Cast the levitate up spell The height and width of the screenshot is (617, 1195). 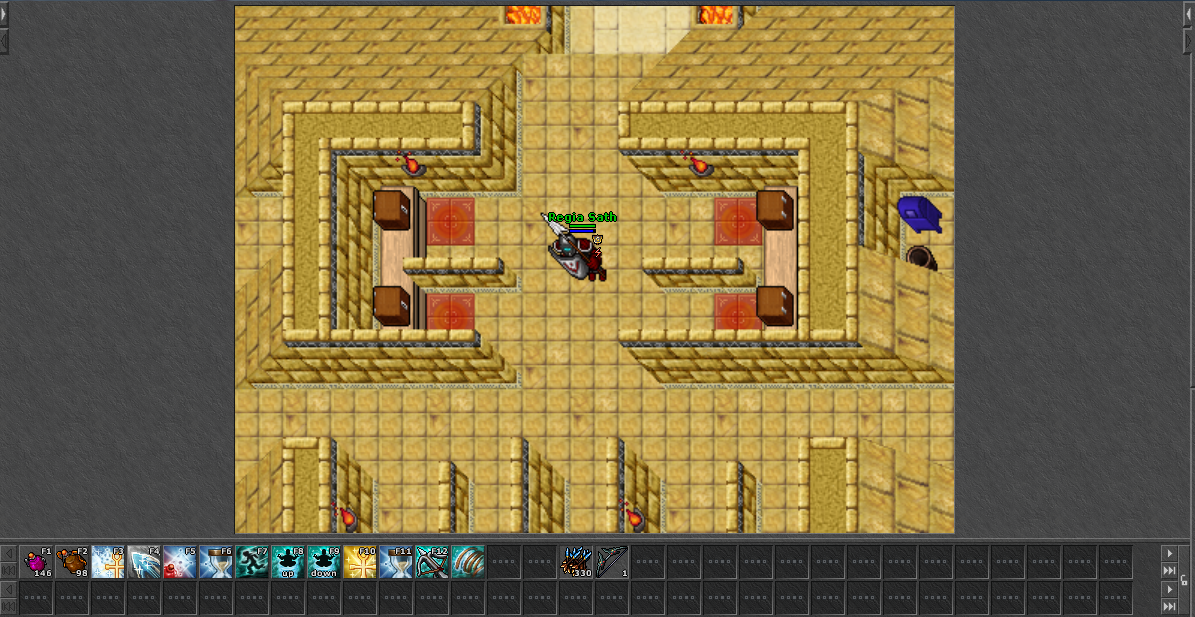click(x=289, y=562)
